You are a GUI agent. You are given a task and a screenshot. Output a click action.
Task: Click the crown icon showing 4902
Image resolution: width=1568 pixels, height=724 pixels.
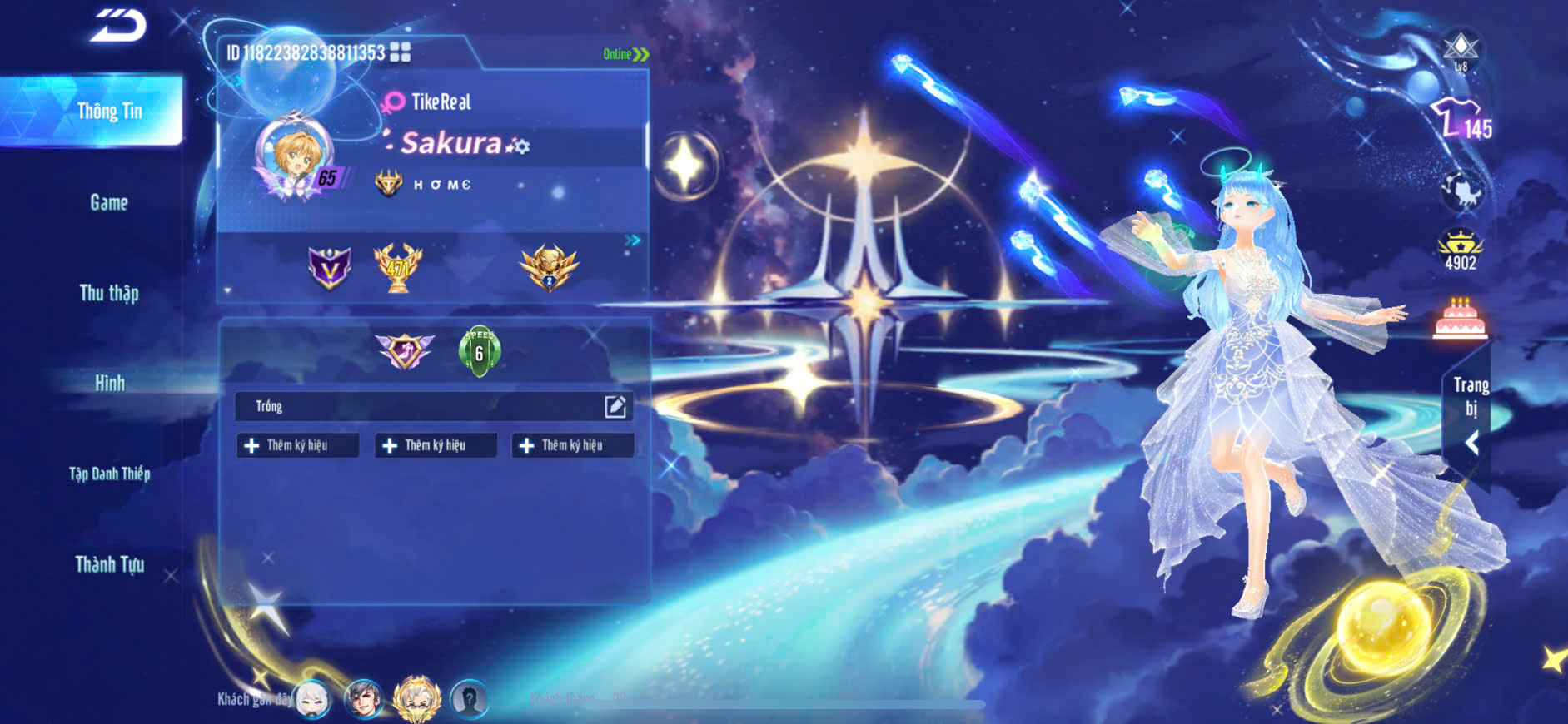[x=1461, y=250]
